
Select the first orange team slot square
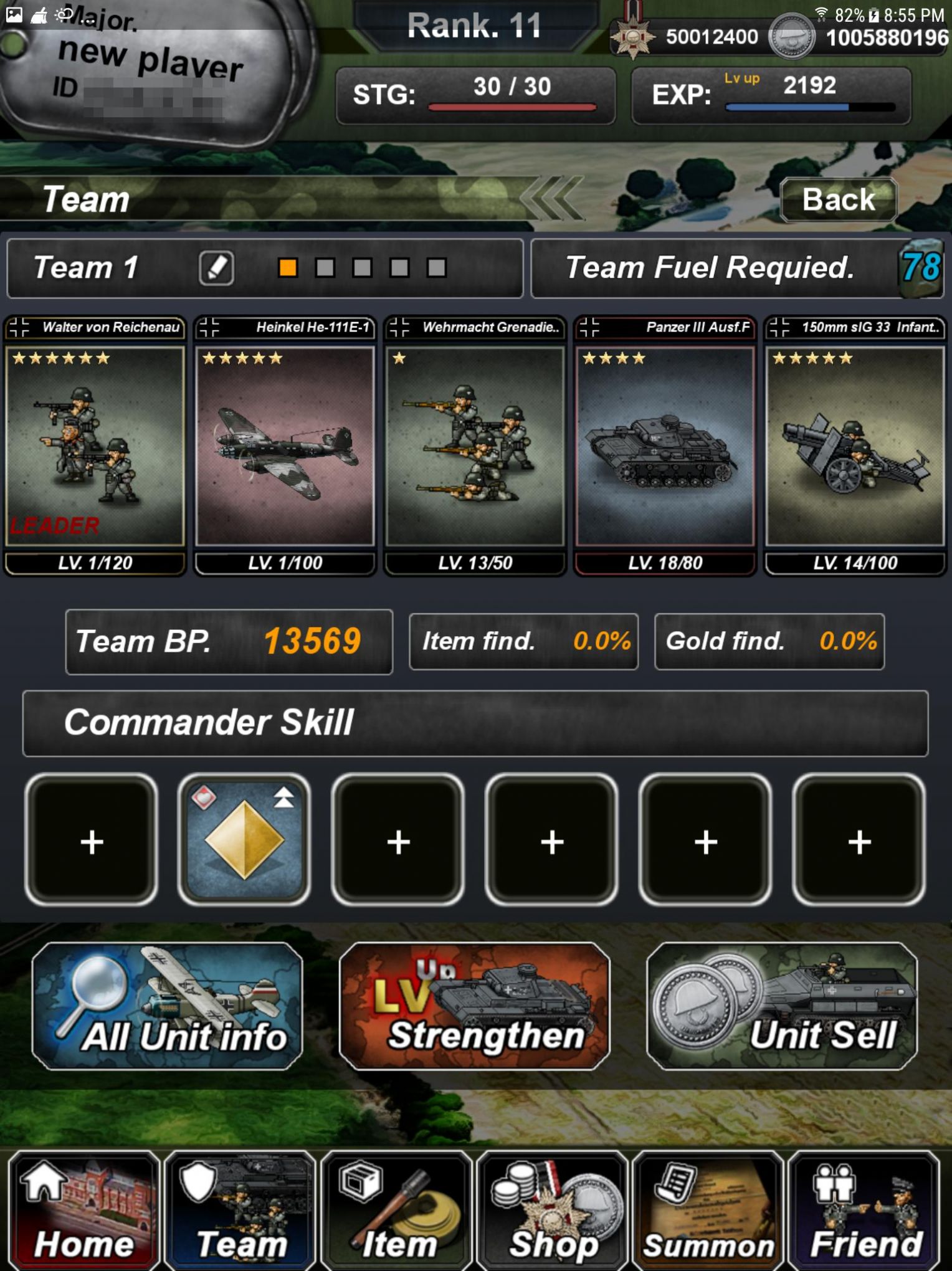pyautogui.click(x=287, y=267)
